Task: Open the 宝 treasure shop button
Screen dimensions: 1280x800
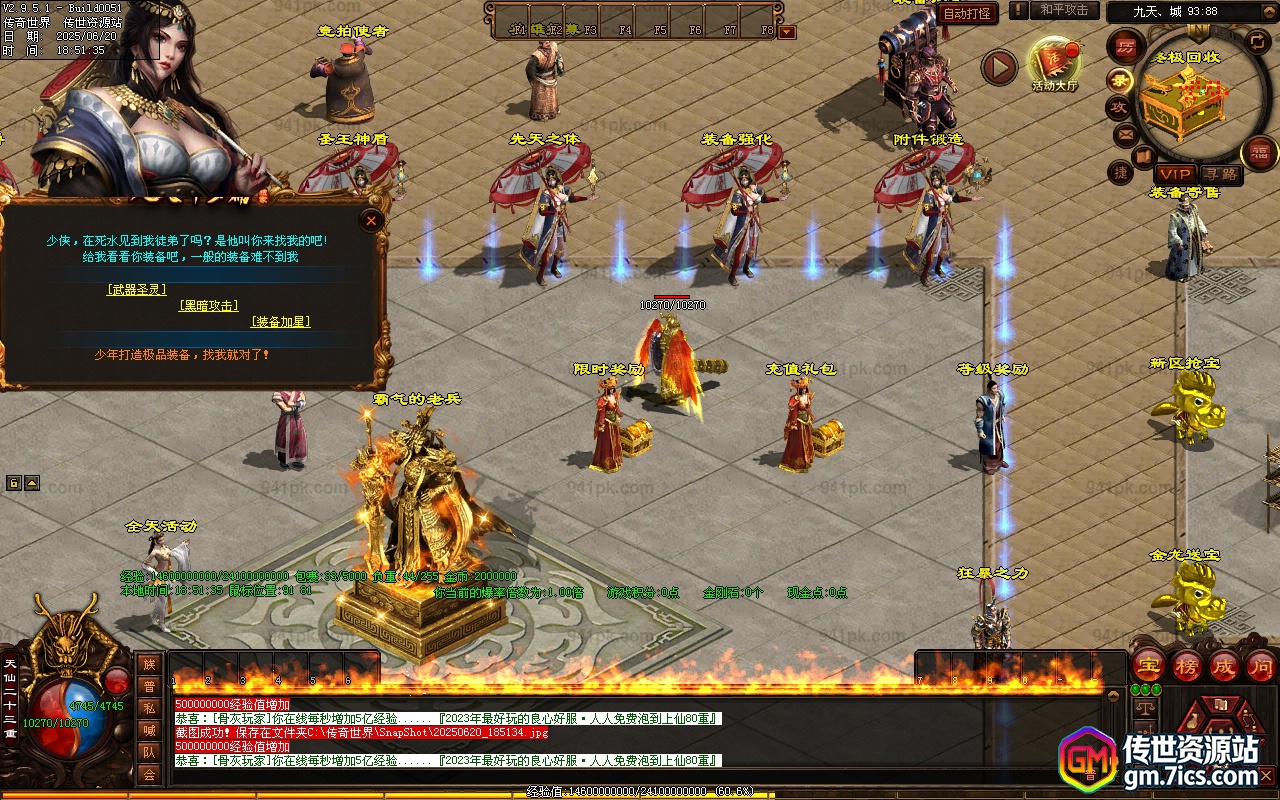Action: (1148, 665)
